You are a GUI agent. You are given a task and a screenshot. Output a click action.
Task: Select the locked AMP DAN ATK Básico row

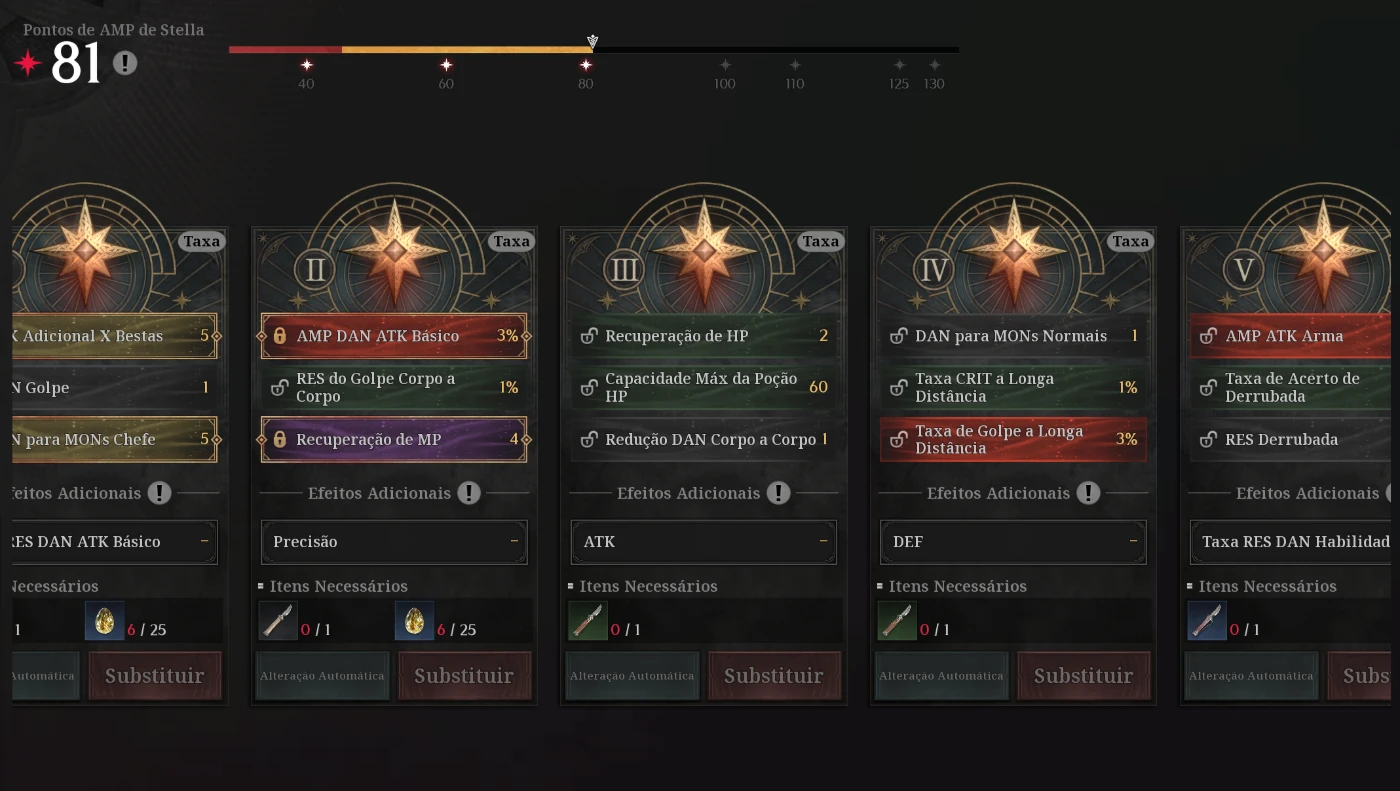click(x=394, y=336)
